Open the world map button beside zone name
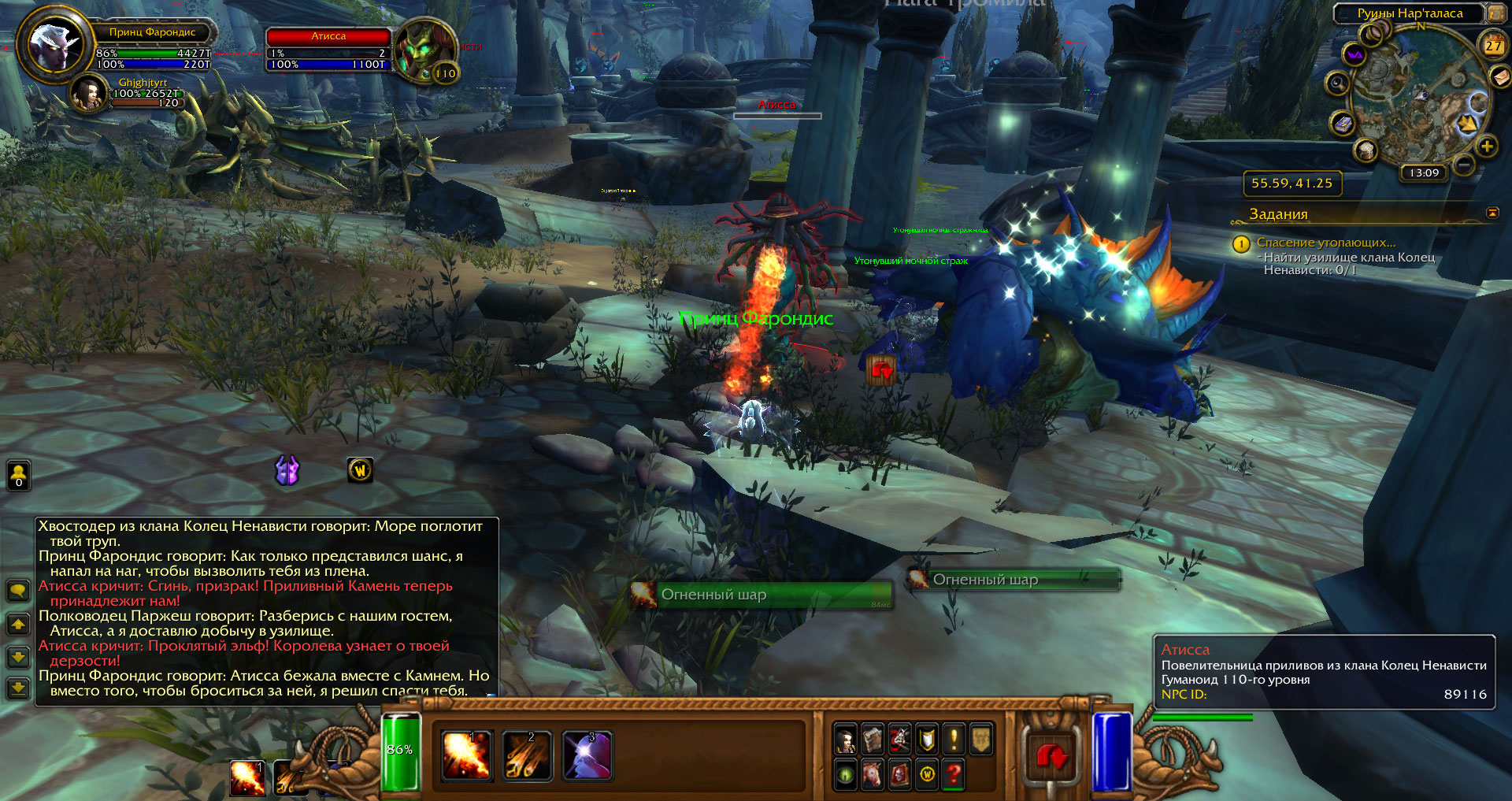Viewport: 1512px width, 801px height. (x=1494, y=13)
